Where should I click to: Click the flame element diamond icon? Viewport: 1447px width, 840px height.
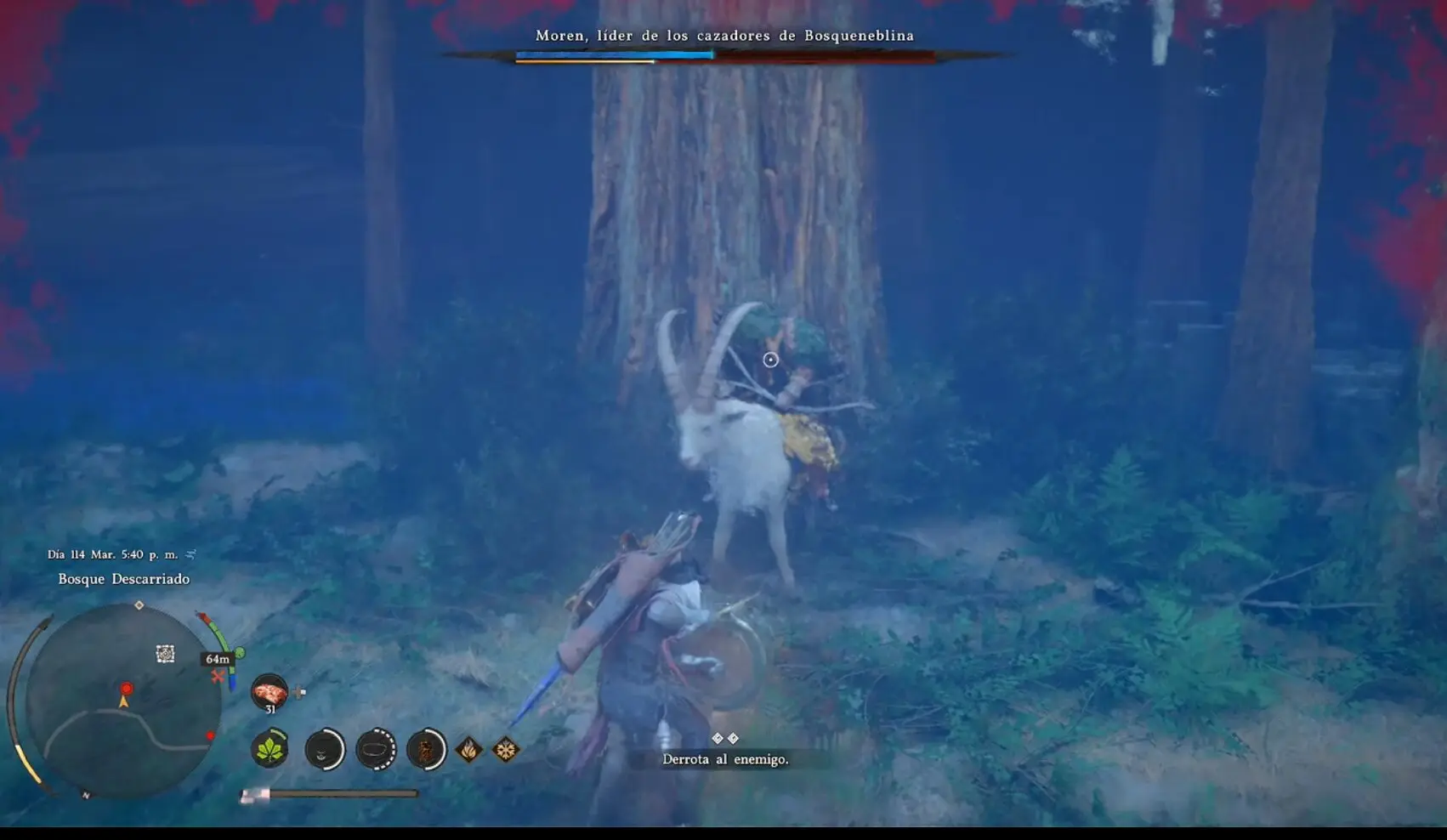pyautogui.click(x=468, y=750)
